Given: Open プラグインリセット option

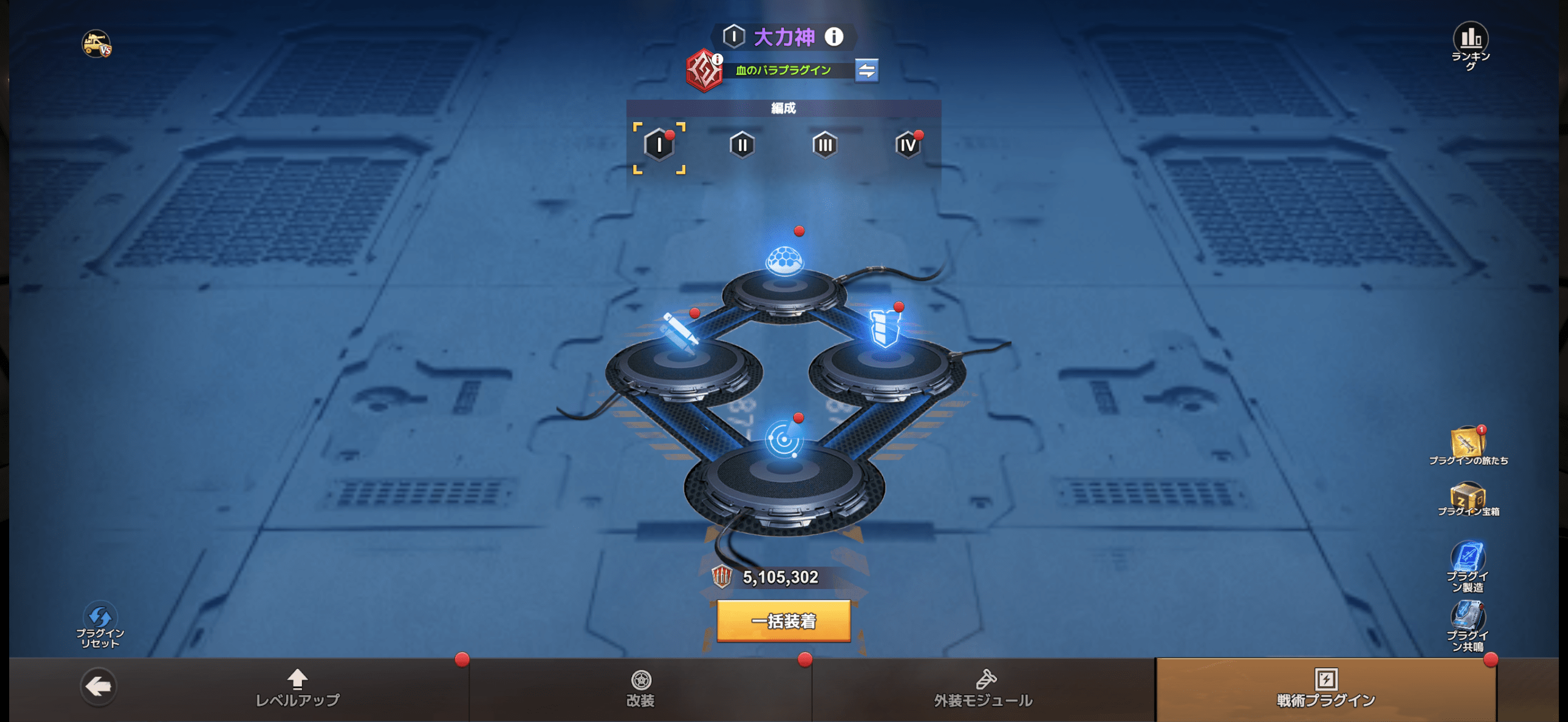Looking at the screenshot, I should point(100,625).
